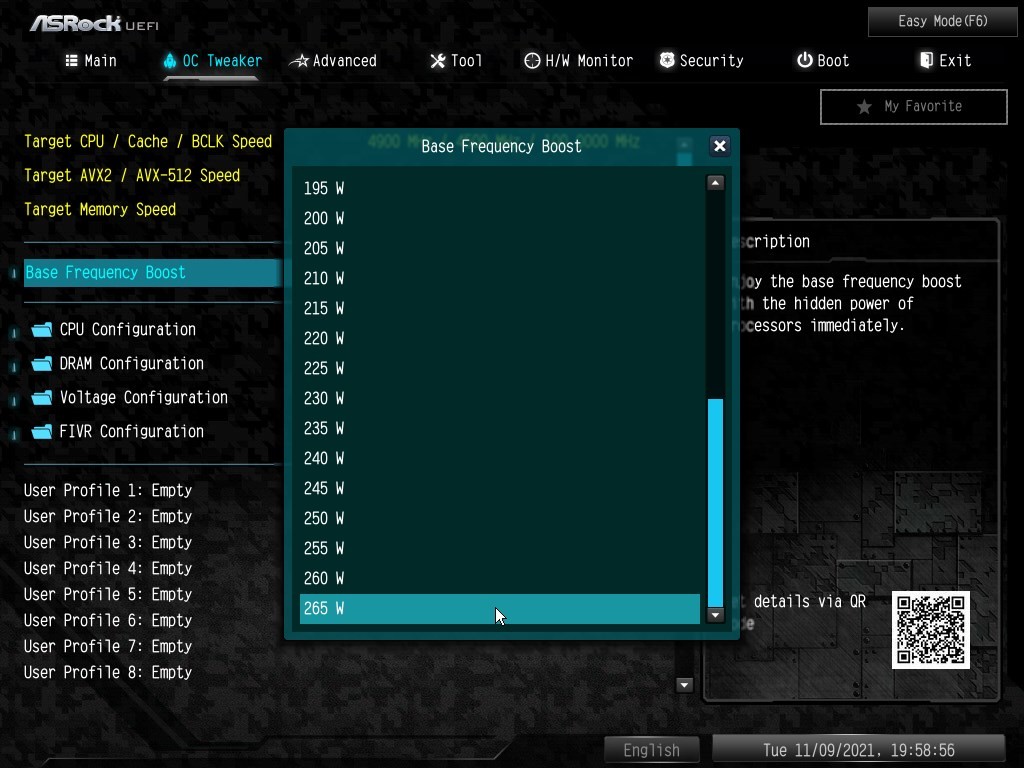Click the popup list scroll-down arrow

pyautogui.click(x=715, y=615)
